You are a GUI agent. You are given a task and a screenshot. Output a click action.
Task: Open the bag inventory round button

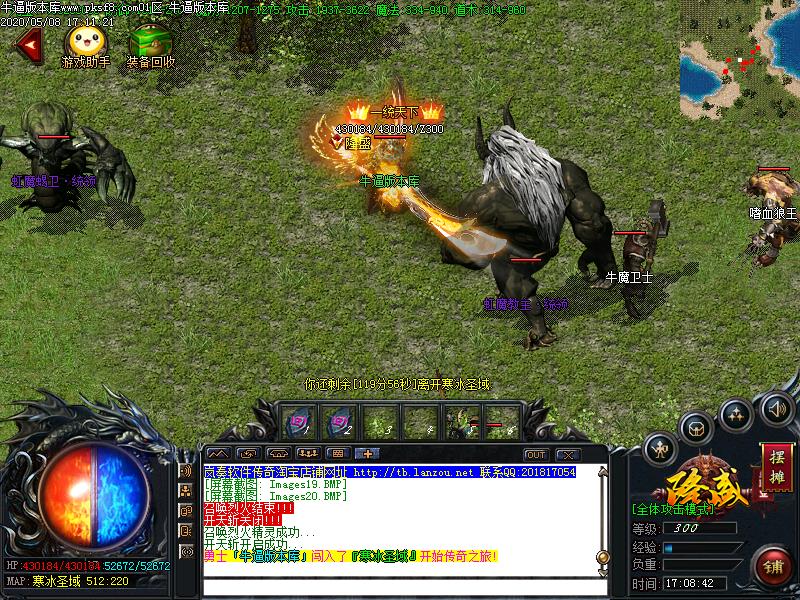point(696,429)
